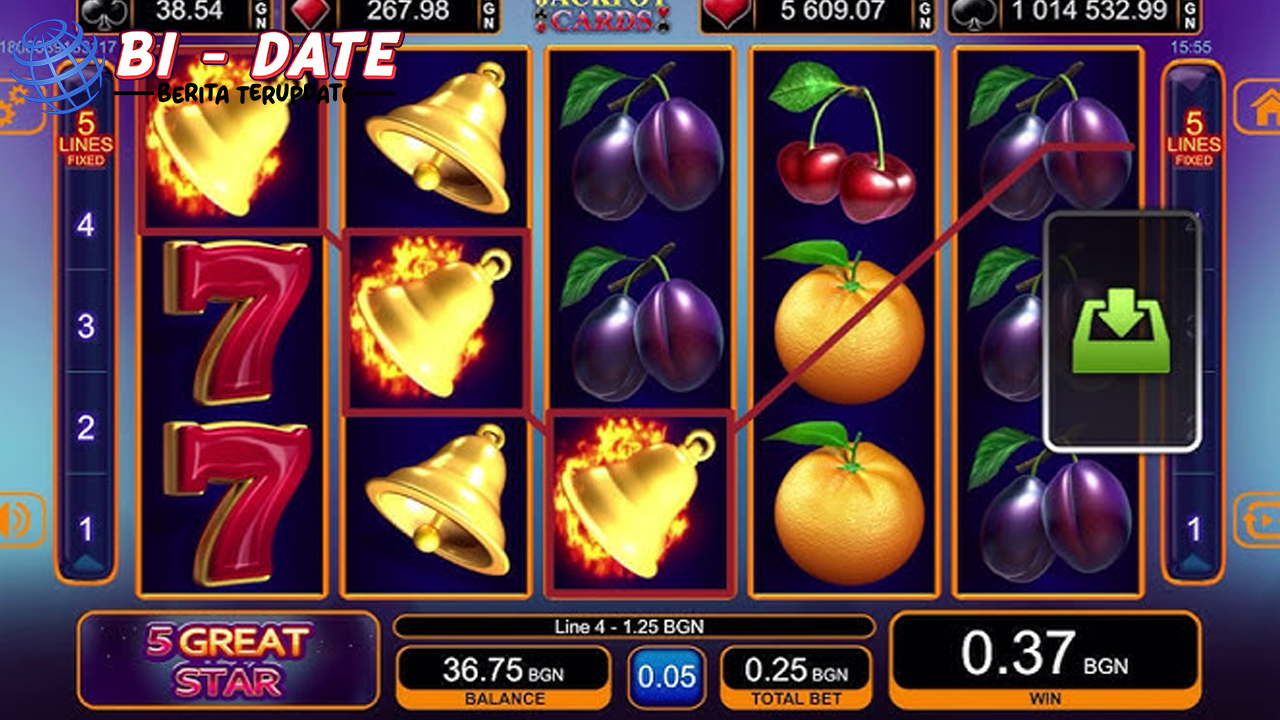Click the speaker sound icon
This screenshot has width=1280, height=720.
coord(11,516)
